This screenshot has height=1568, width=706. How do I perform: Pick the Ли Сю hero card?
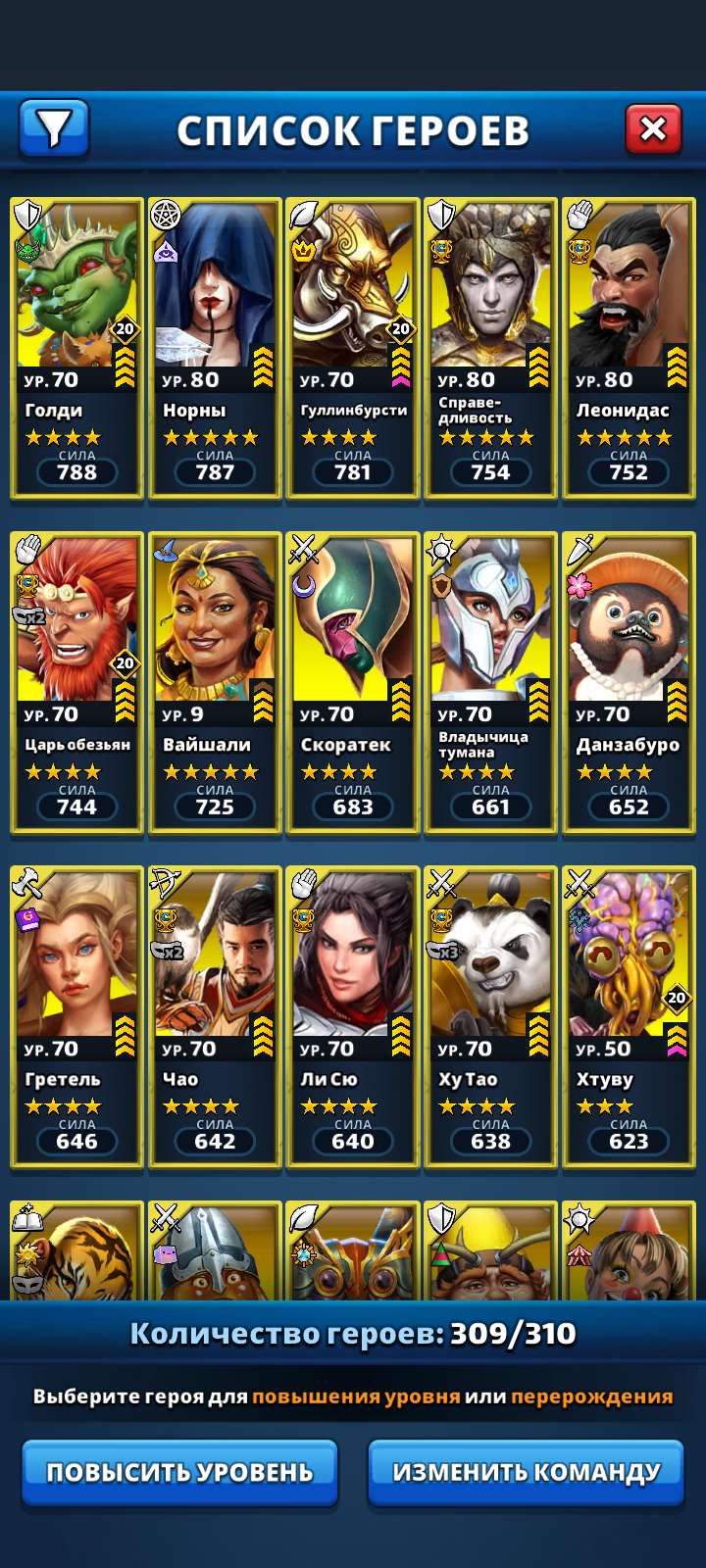(353, 1016)
